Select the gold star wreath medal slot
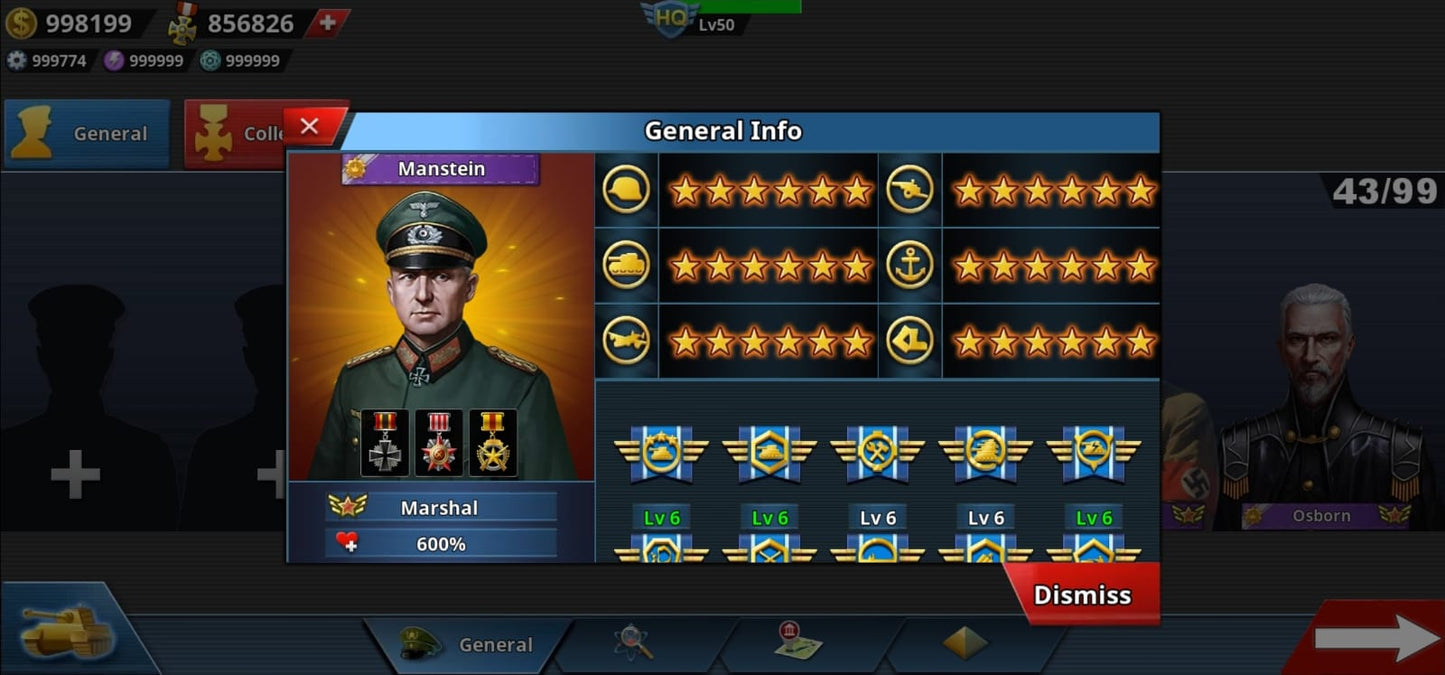 click(493, 443)
